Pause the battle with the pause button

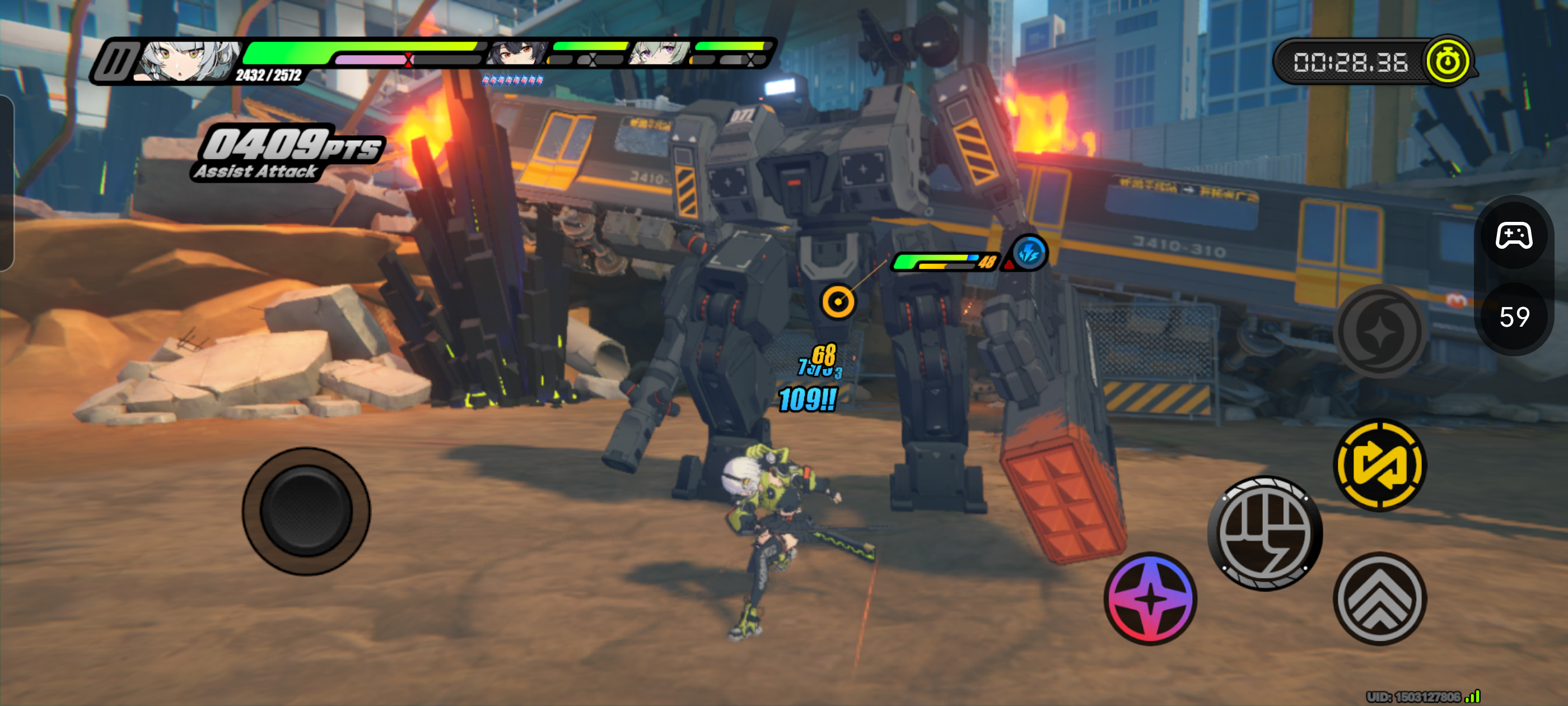tap(116, 62)
